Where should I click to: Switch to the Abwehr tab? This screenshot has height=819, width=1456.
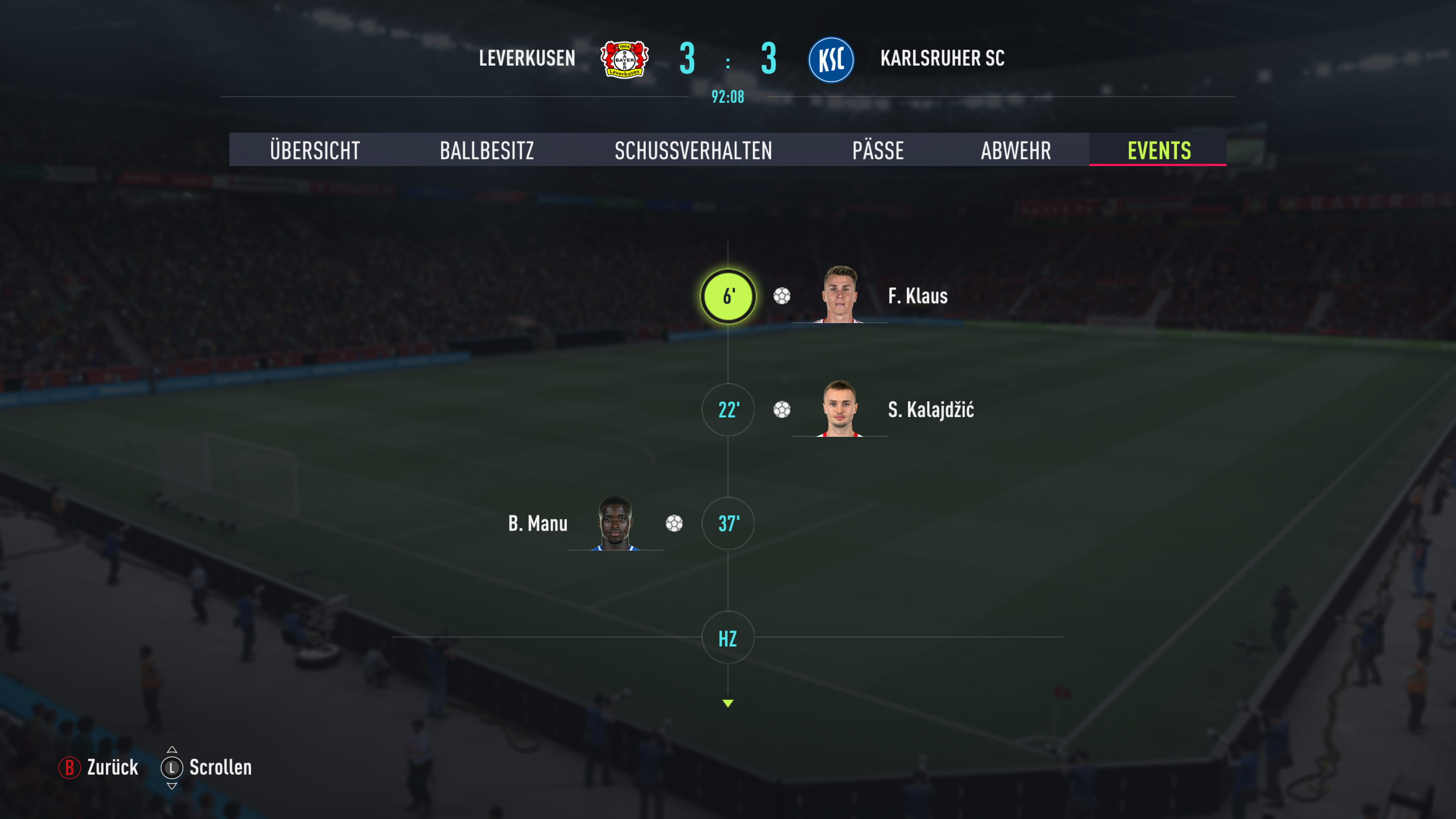1016,151
